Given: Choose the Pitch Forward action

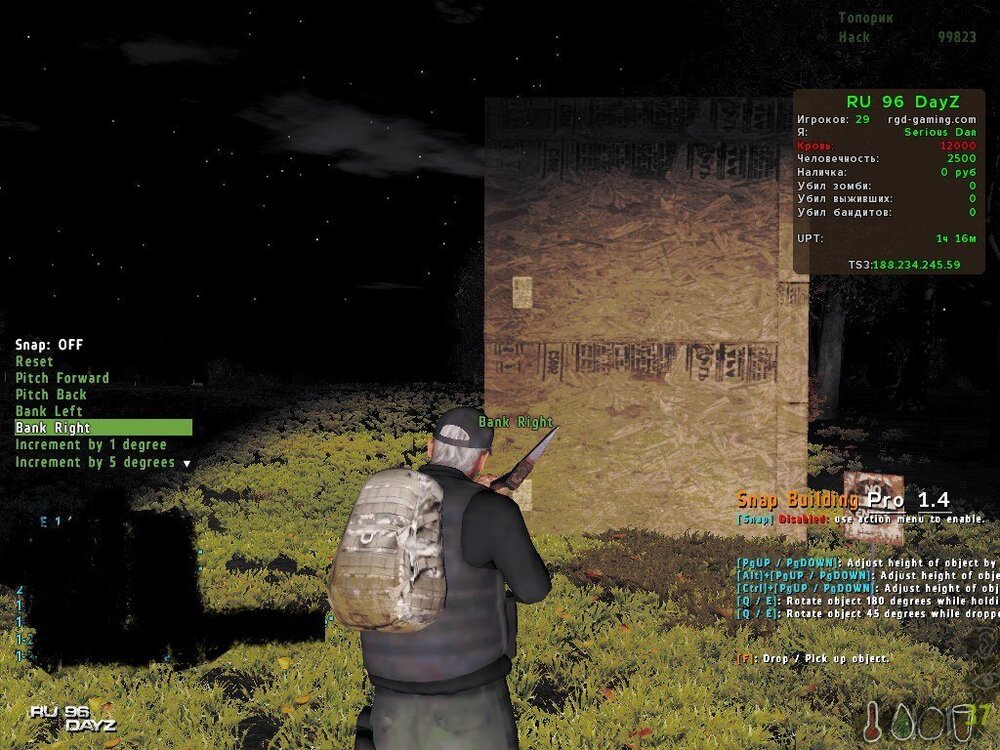Looking at the screenshot, I should click(62, 378).
